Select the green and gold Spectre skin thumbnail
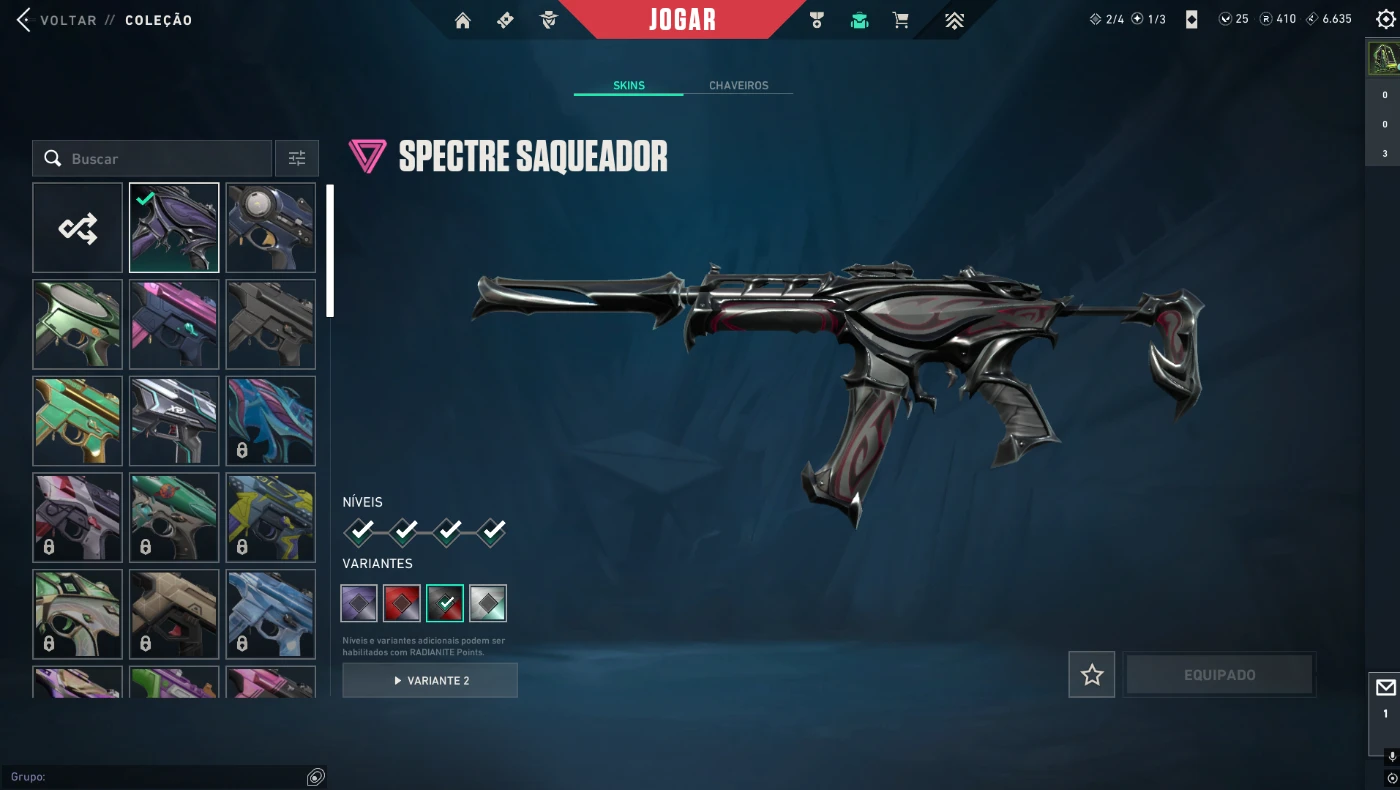This screenshot has width=1400, height=790. tap(78, 421)
